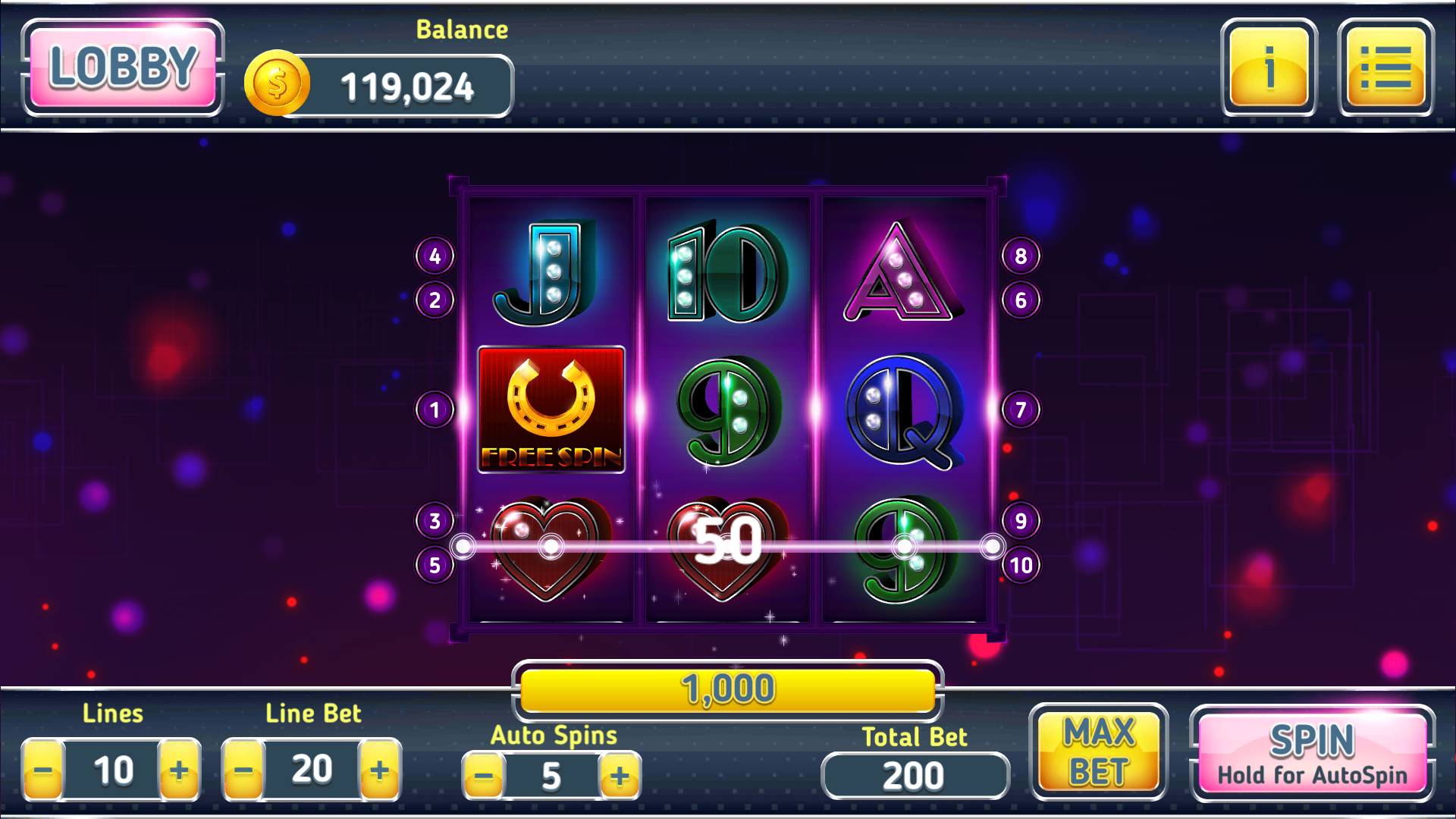Increase the Auto Spins count
Viewport: 1456px width, 819px height.
coord(620,775)
